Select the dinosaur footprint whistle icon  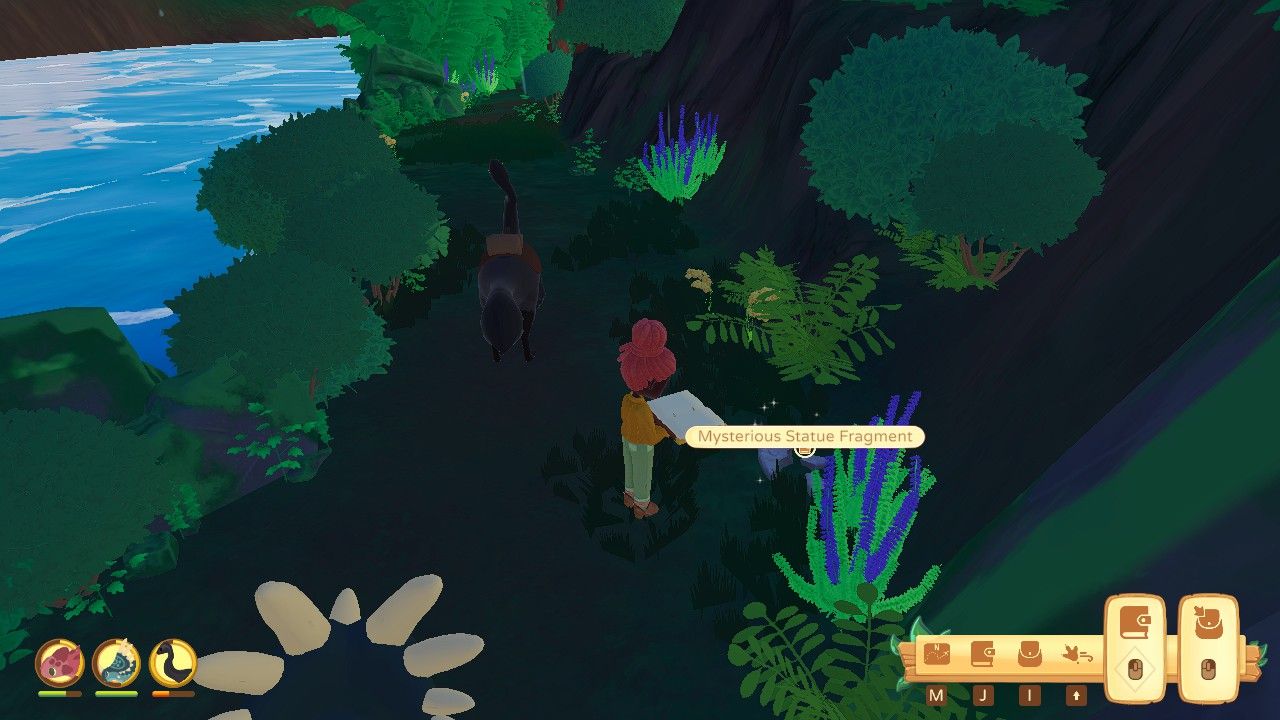click(x=1077, y=655)
